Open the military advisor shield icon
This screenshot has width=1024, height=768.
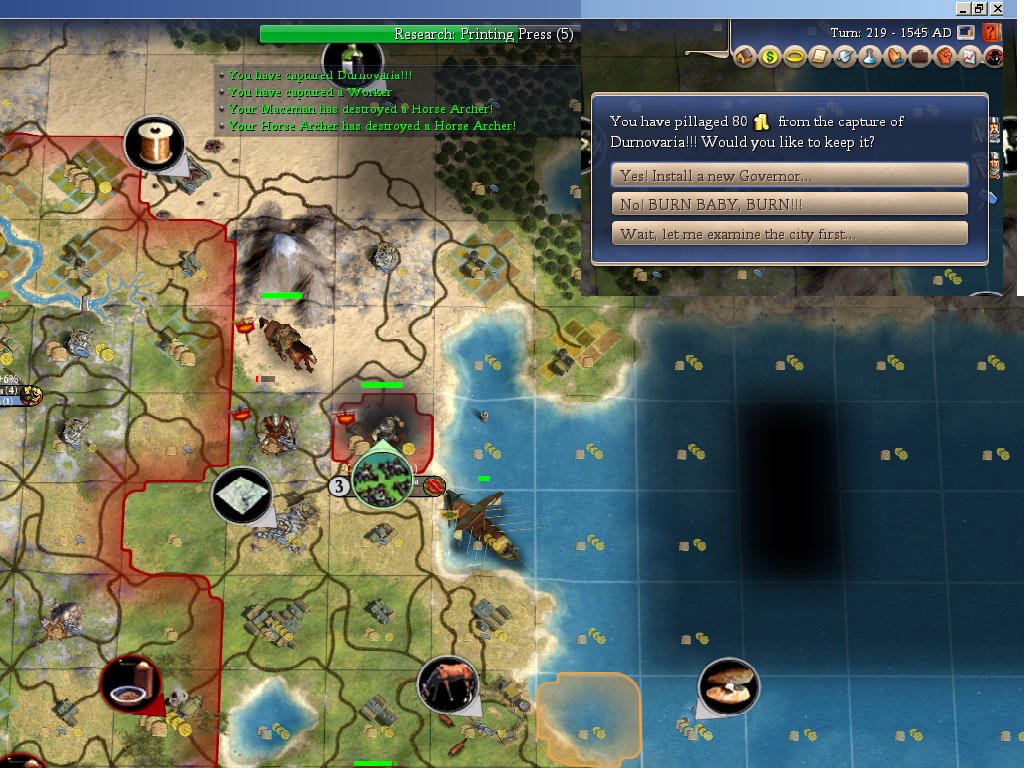pos(845,57)
